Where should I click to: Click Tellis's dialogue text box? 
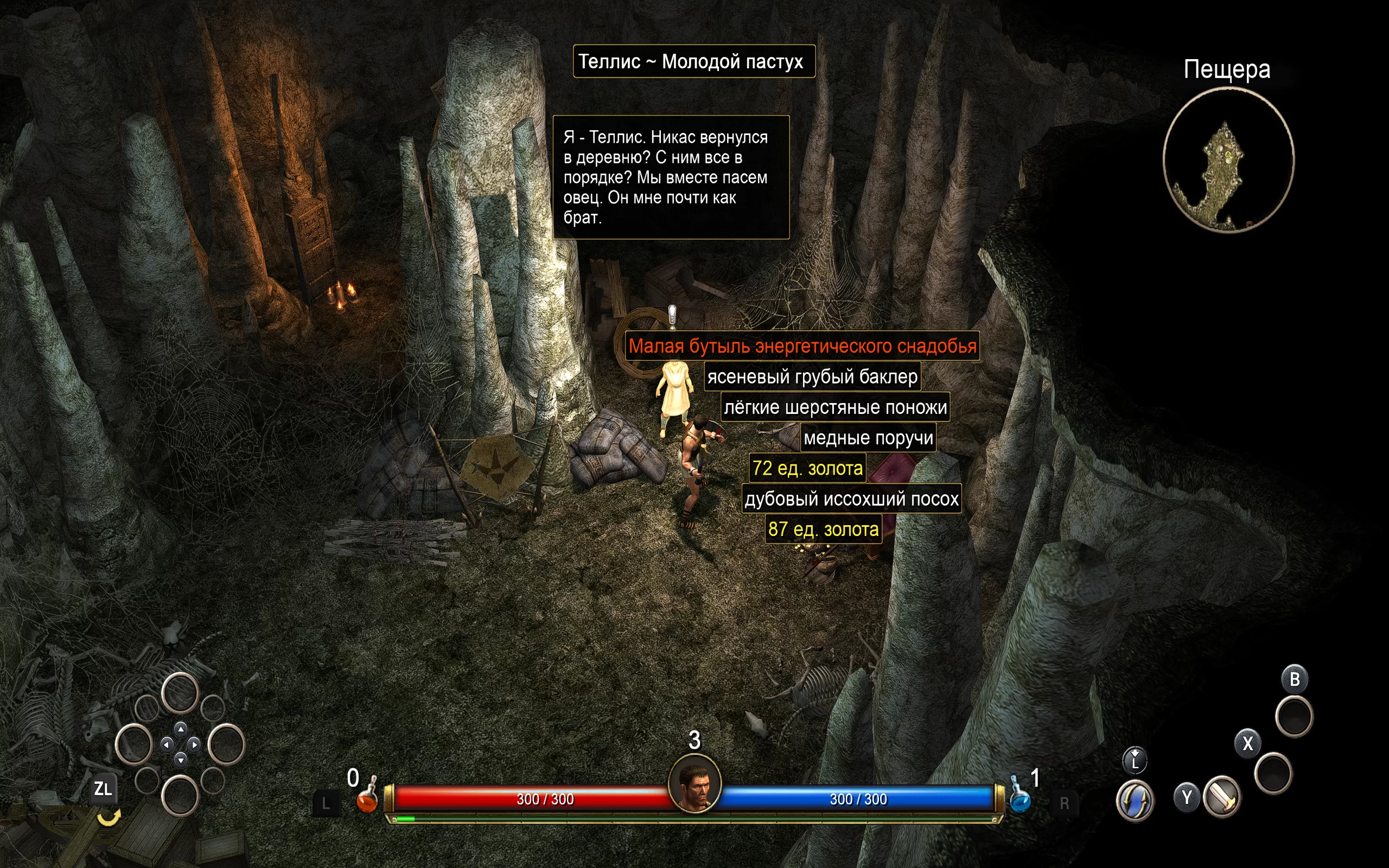point(671,177)
